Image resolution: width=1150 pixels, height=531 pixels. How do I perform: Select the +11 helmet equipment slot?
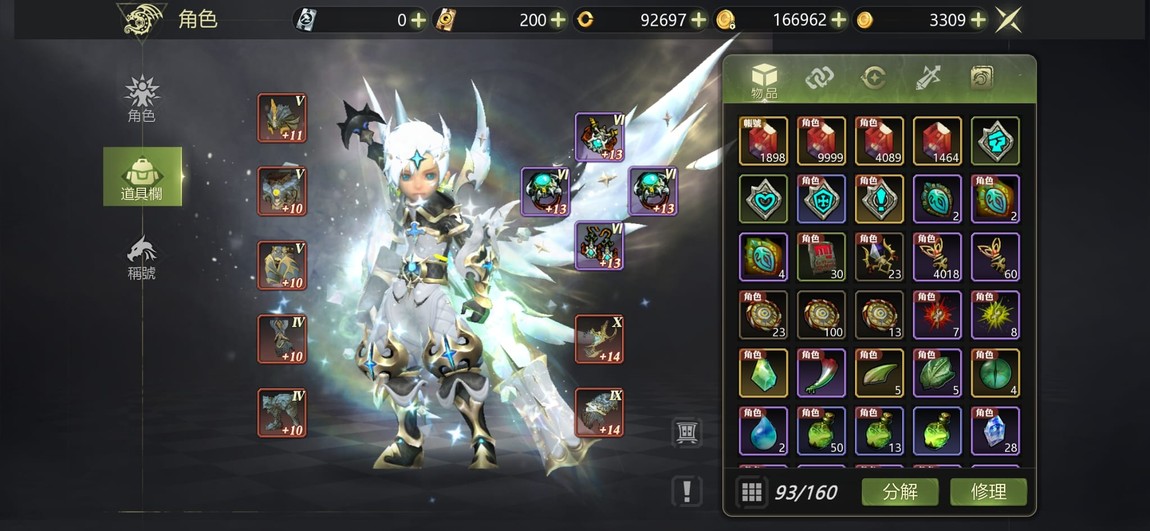[x=281, y=118]
